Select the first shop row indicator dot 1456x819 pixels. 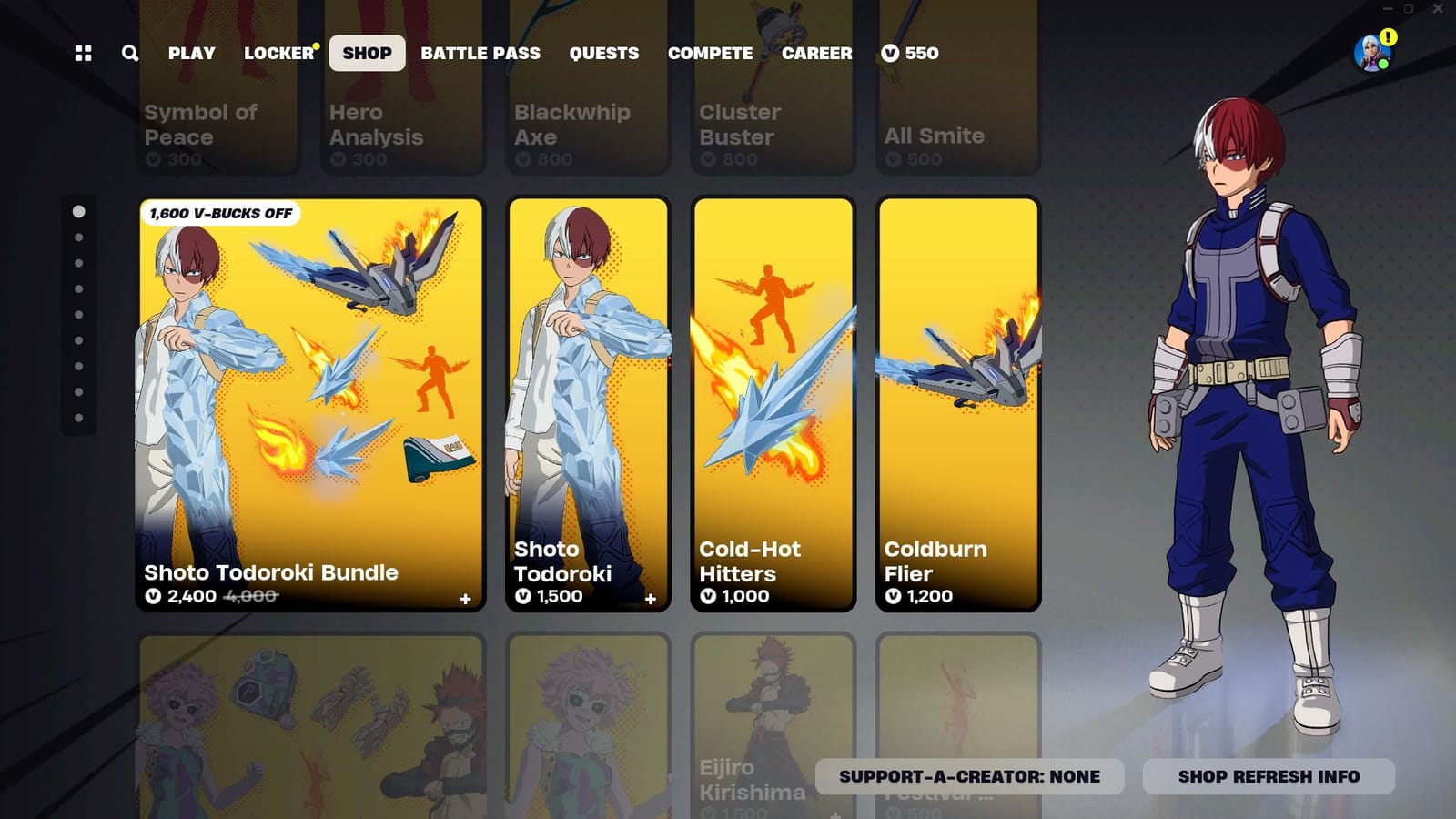pyautogui.click(x=80, y=212)
